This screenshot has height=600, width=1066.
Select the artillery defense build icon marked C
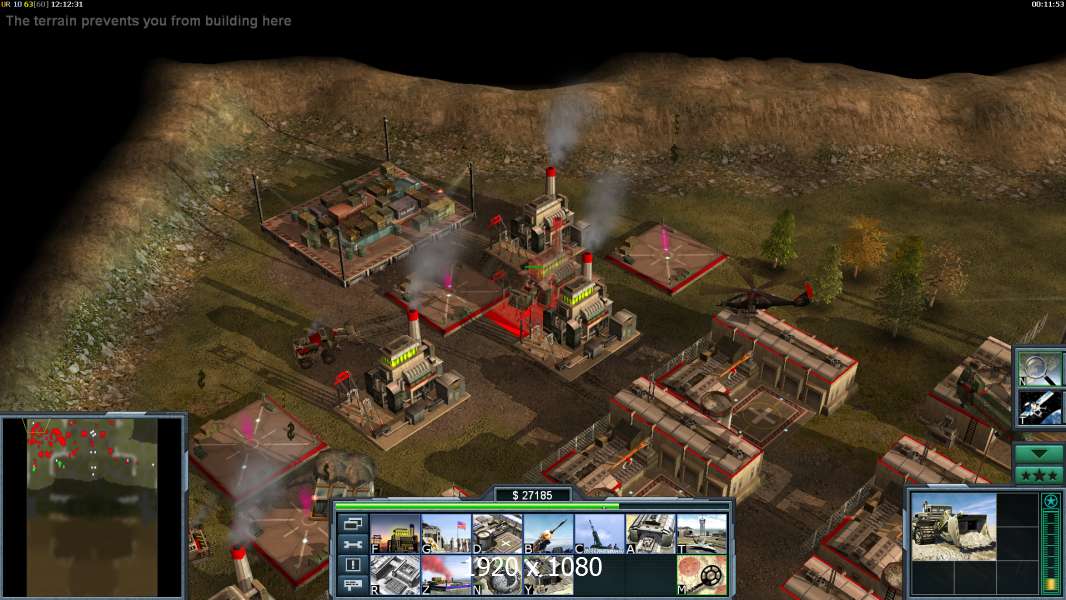pos(599,534)
